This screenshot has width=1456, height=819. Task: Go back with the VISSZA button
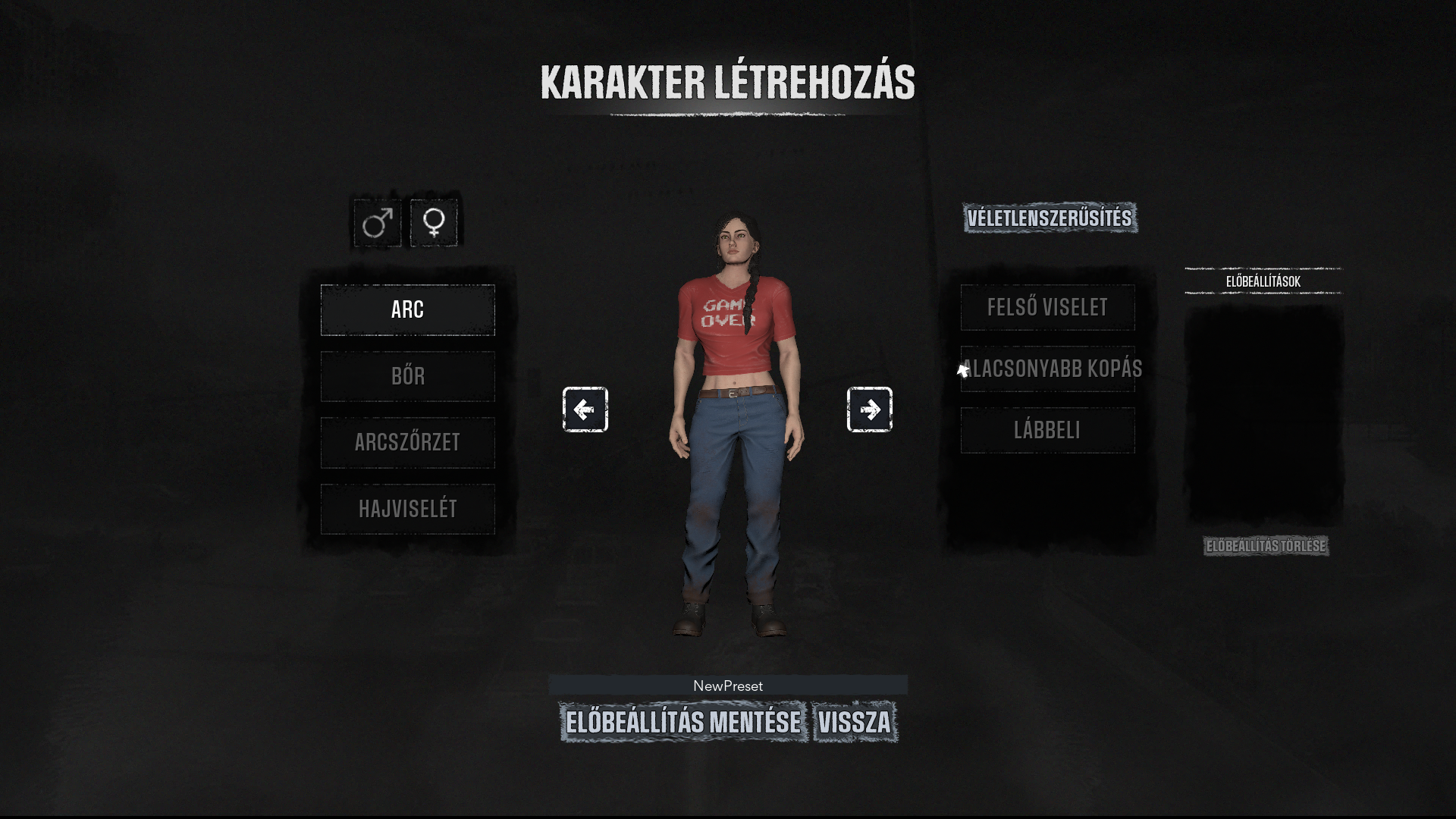coord(855,722)
